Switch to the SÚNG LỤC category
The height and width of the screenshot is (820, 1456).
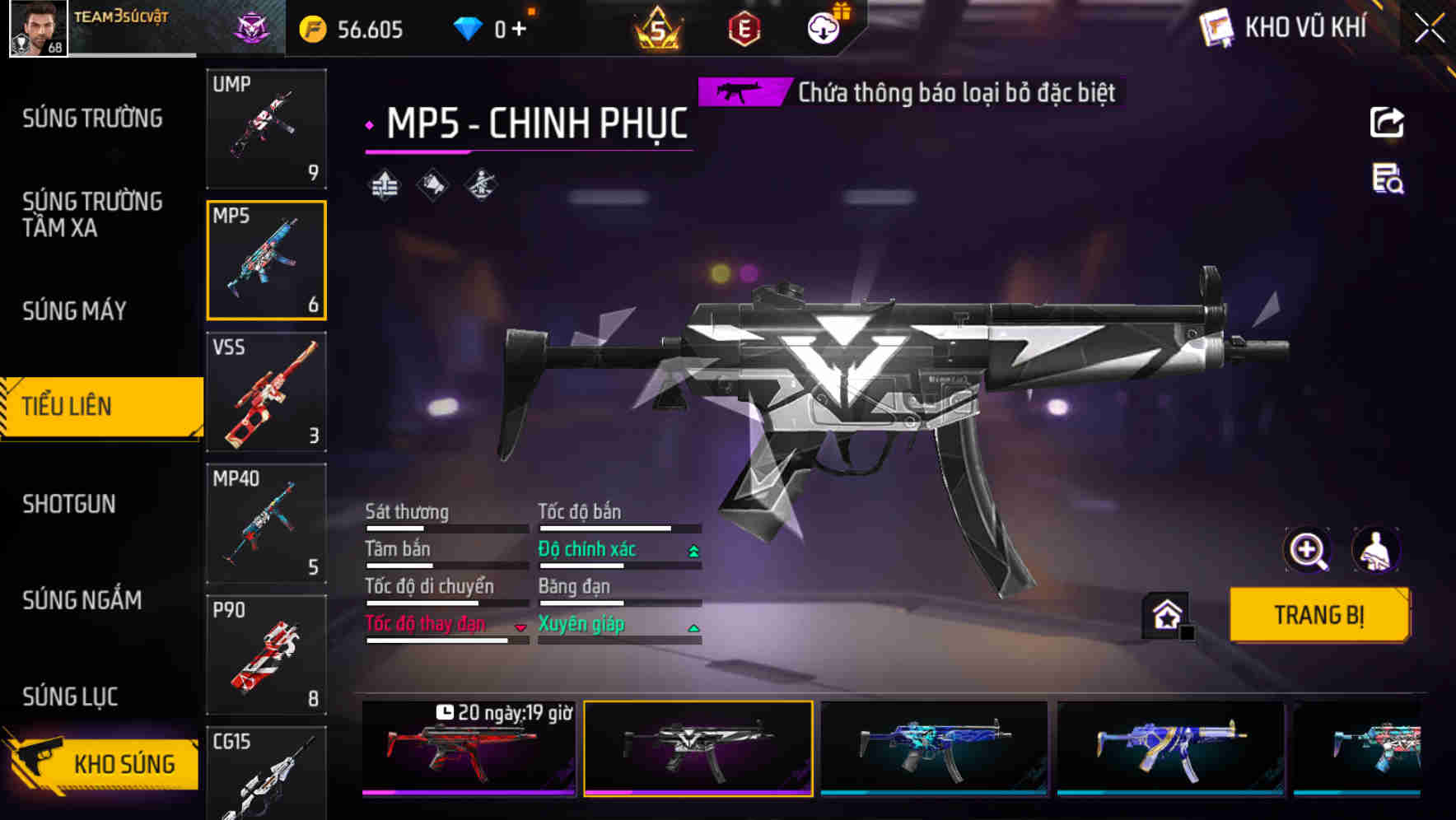(x=70, y=697)
